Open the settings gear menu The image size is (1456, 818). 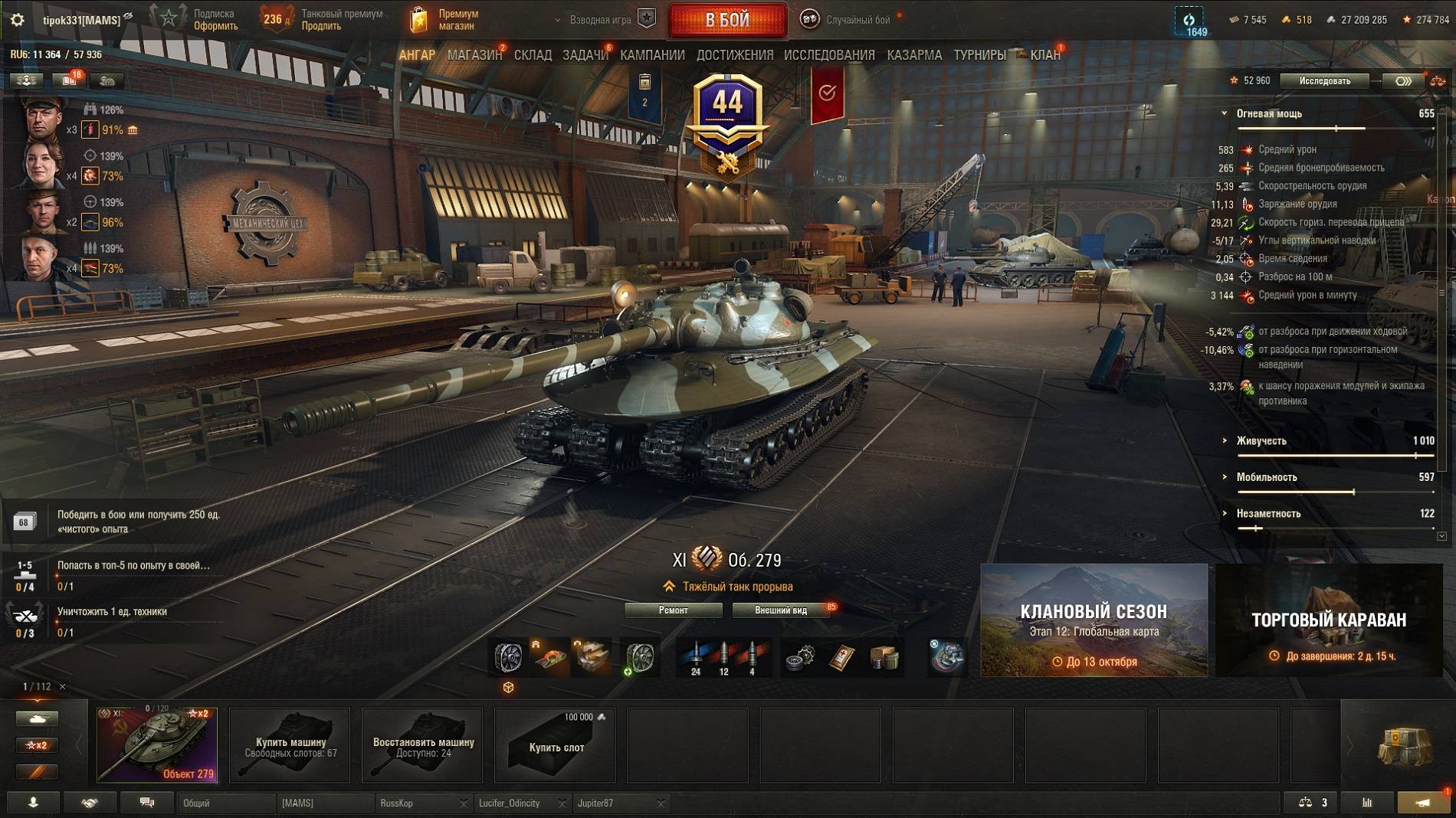(17, 20)
